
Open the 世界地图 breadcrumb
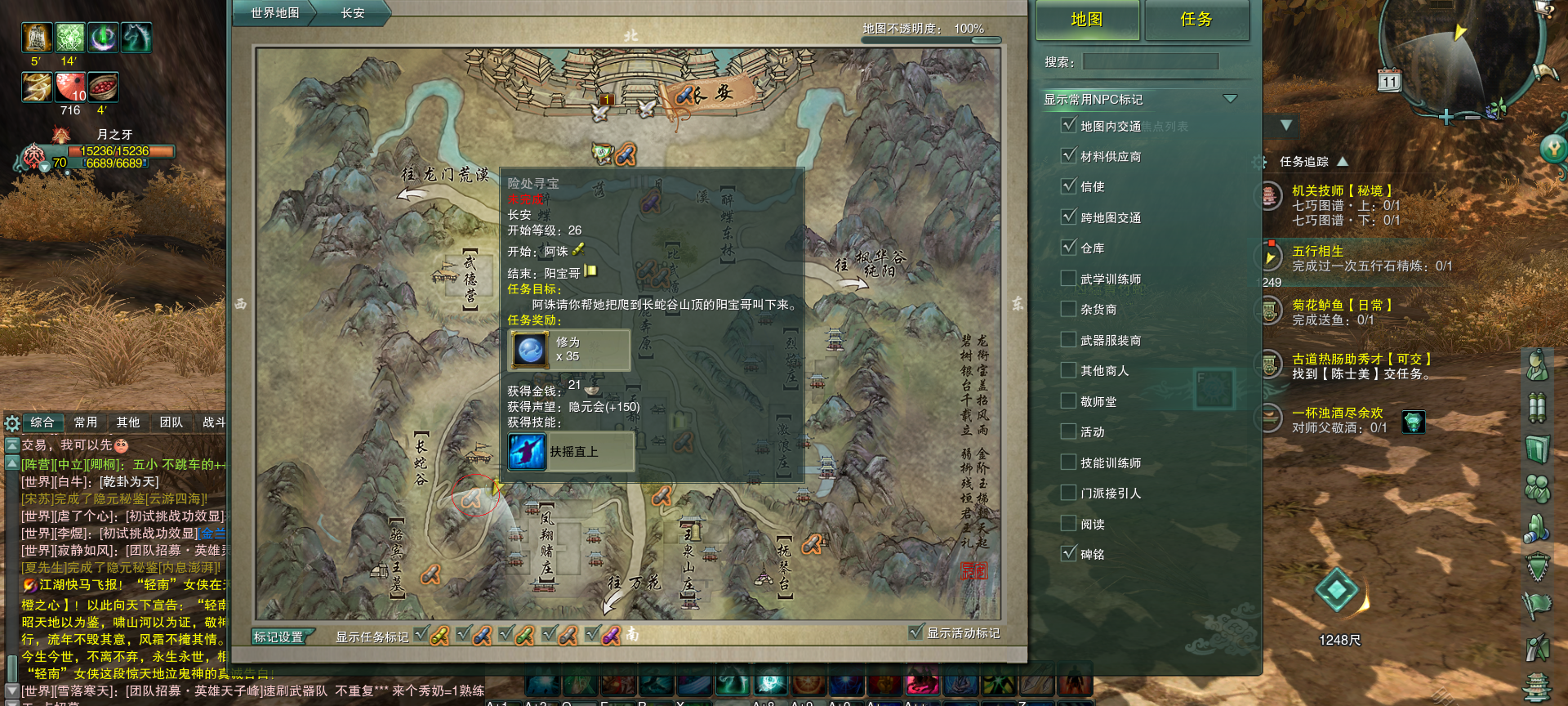[x=274, y=13]
